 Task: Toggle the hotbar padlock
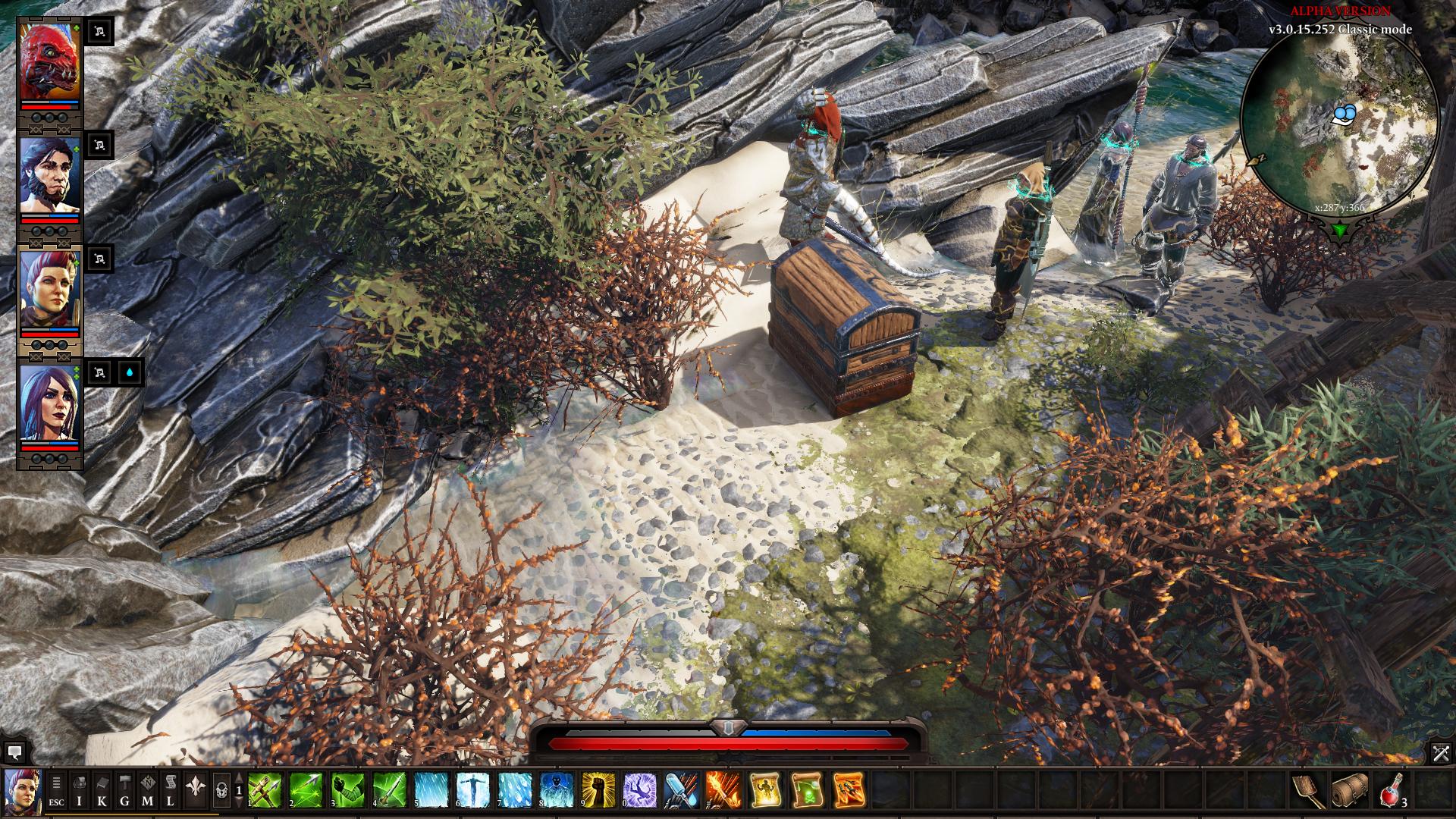tap(221, 791)
